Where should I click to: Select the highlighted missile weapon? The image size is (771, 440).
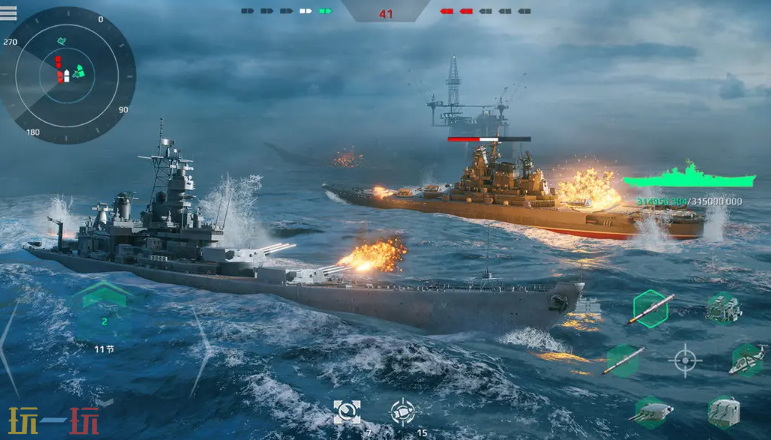[649, 308]
